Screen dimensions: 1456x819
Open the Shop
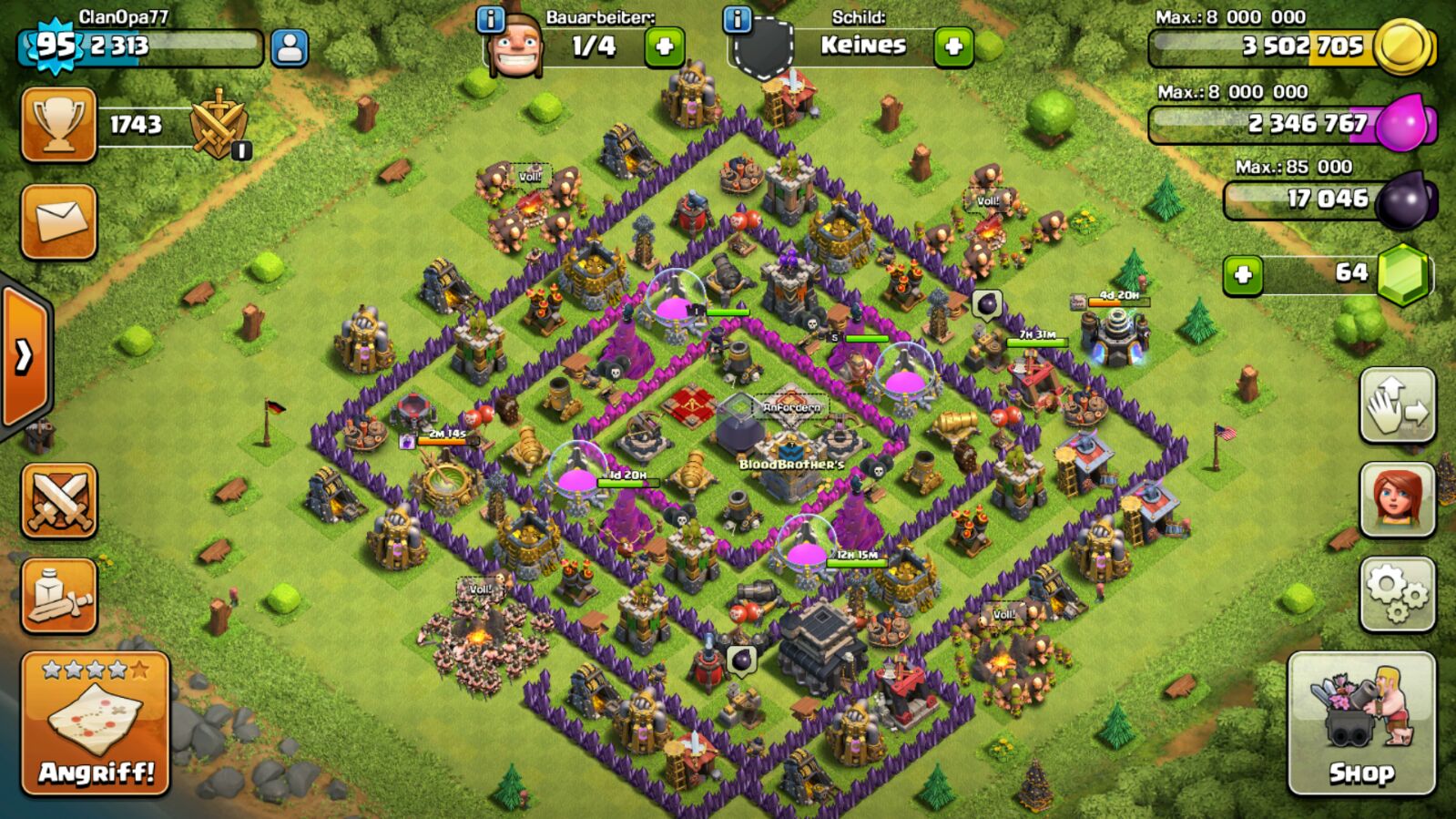coord(1360,724)
